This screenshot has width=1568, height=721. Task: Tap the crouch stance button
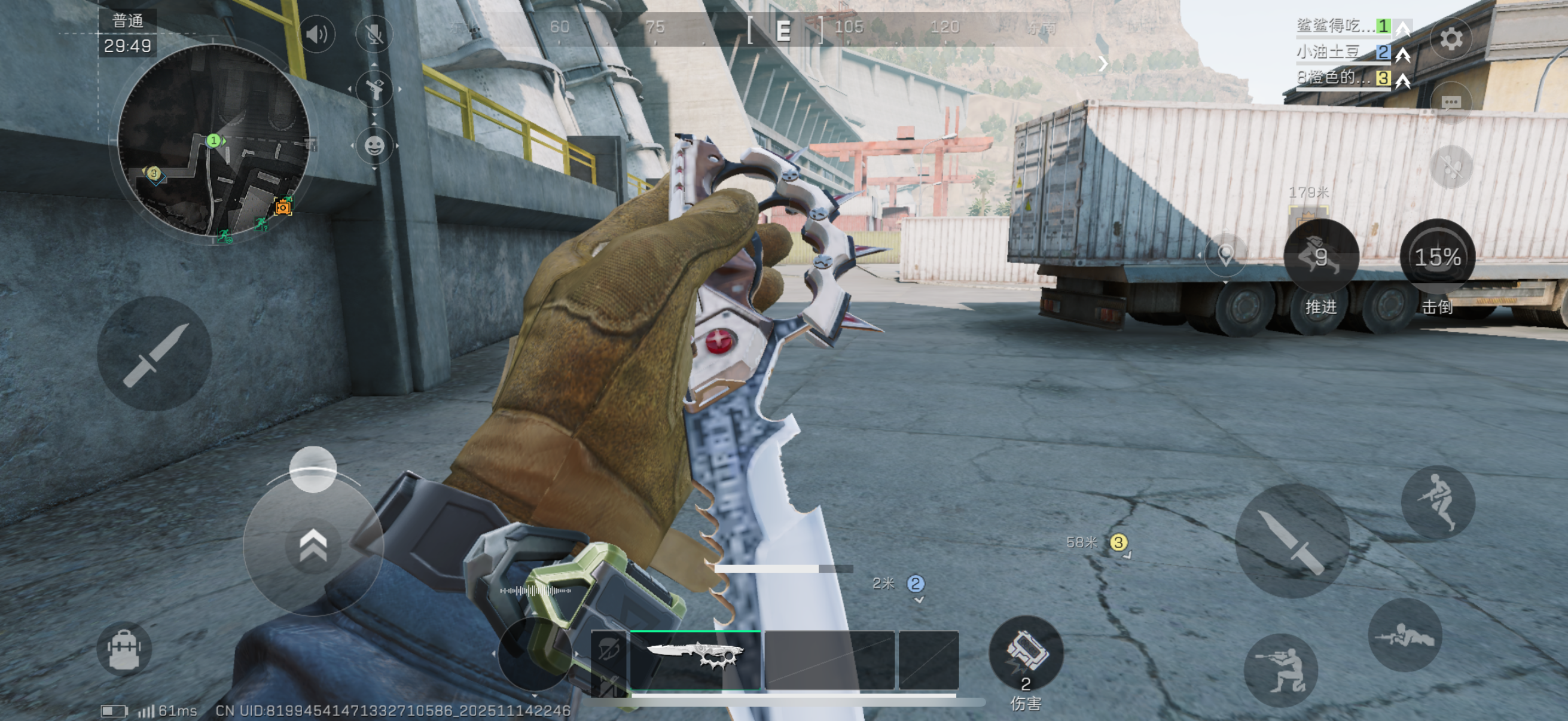[x=1281, y=669]
